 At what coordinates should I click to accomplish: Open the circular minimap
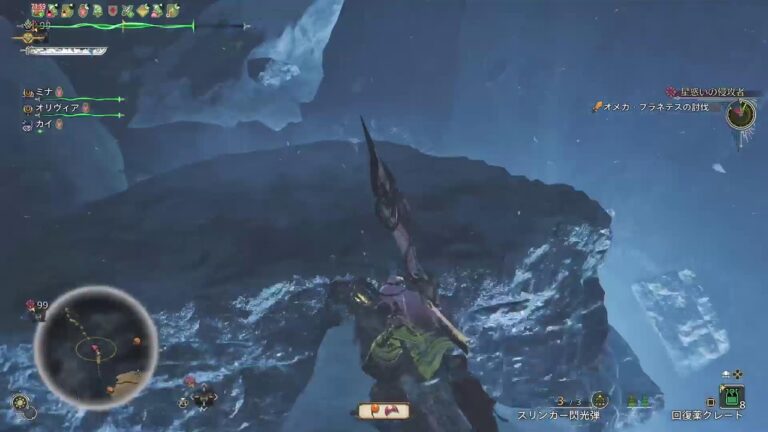(95, 347)
